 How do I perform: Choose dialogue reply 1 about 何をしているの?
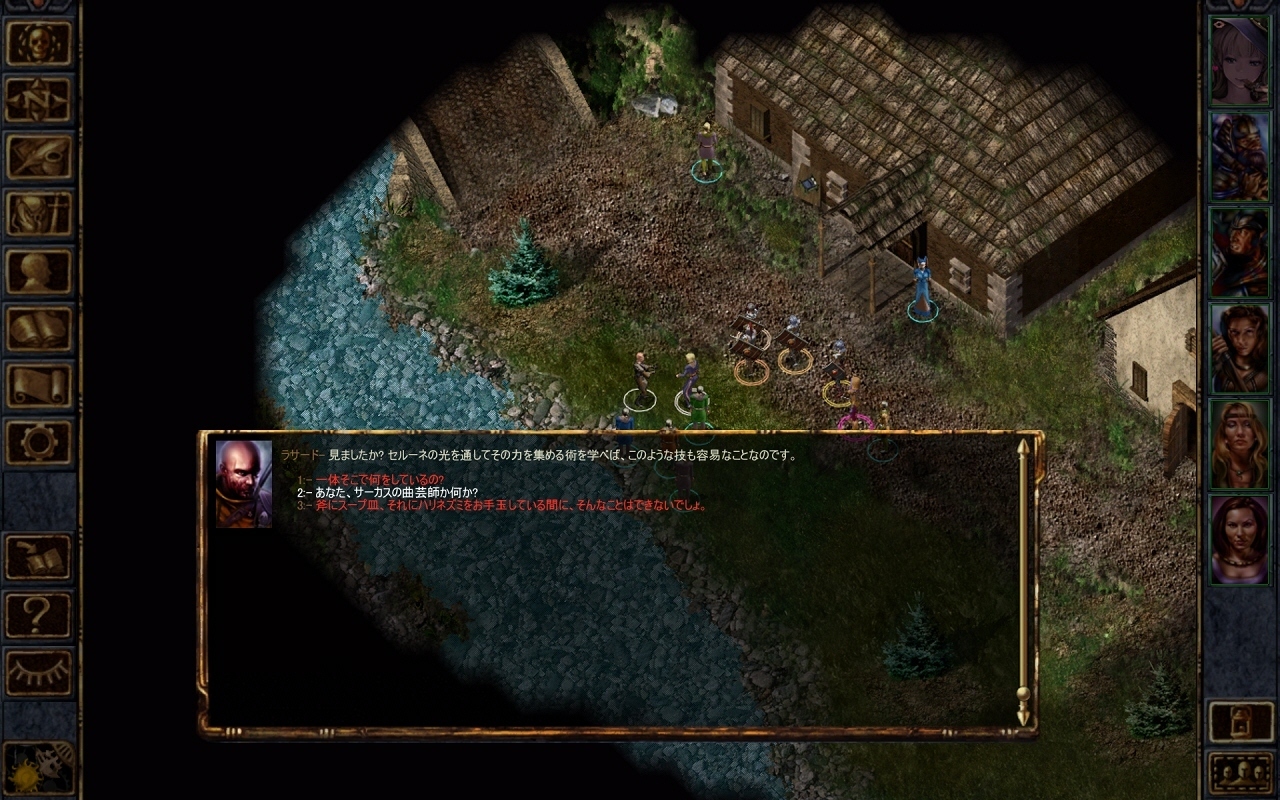380,480
